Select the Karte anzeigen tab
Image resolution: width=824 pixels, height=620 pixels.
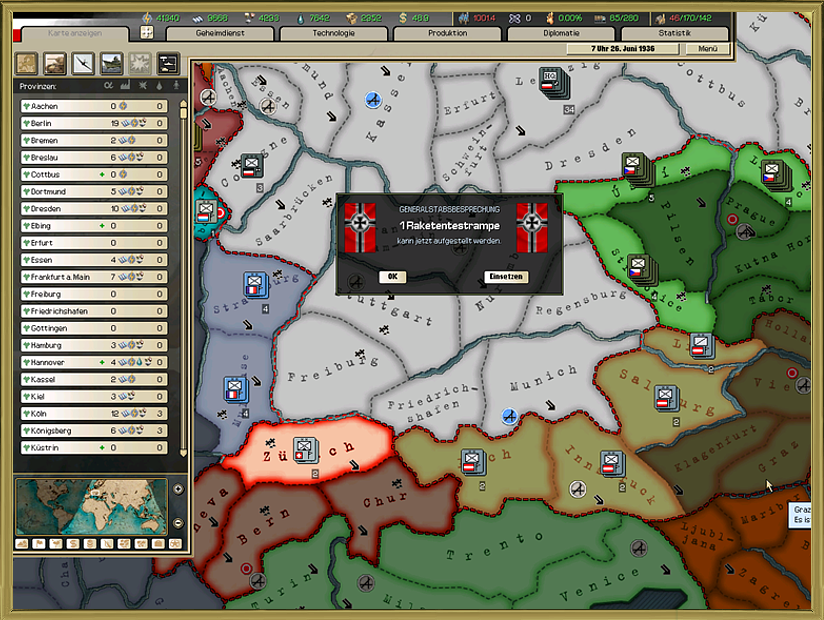pyautogui.click(x=75, y=33)
